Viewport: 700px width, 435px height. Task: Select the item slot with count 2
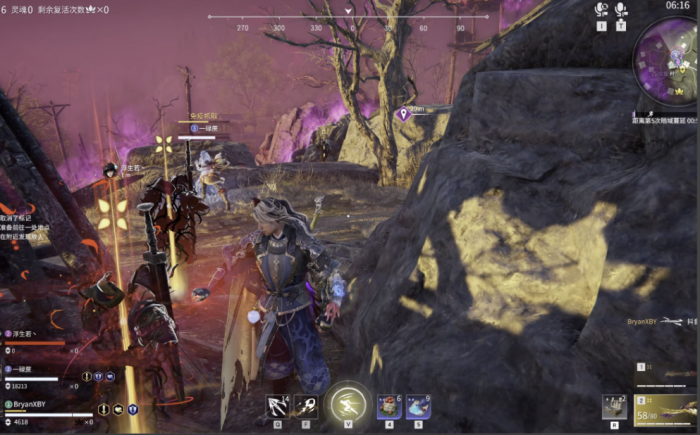point(614,405)
